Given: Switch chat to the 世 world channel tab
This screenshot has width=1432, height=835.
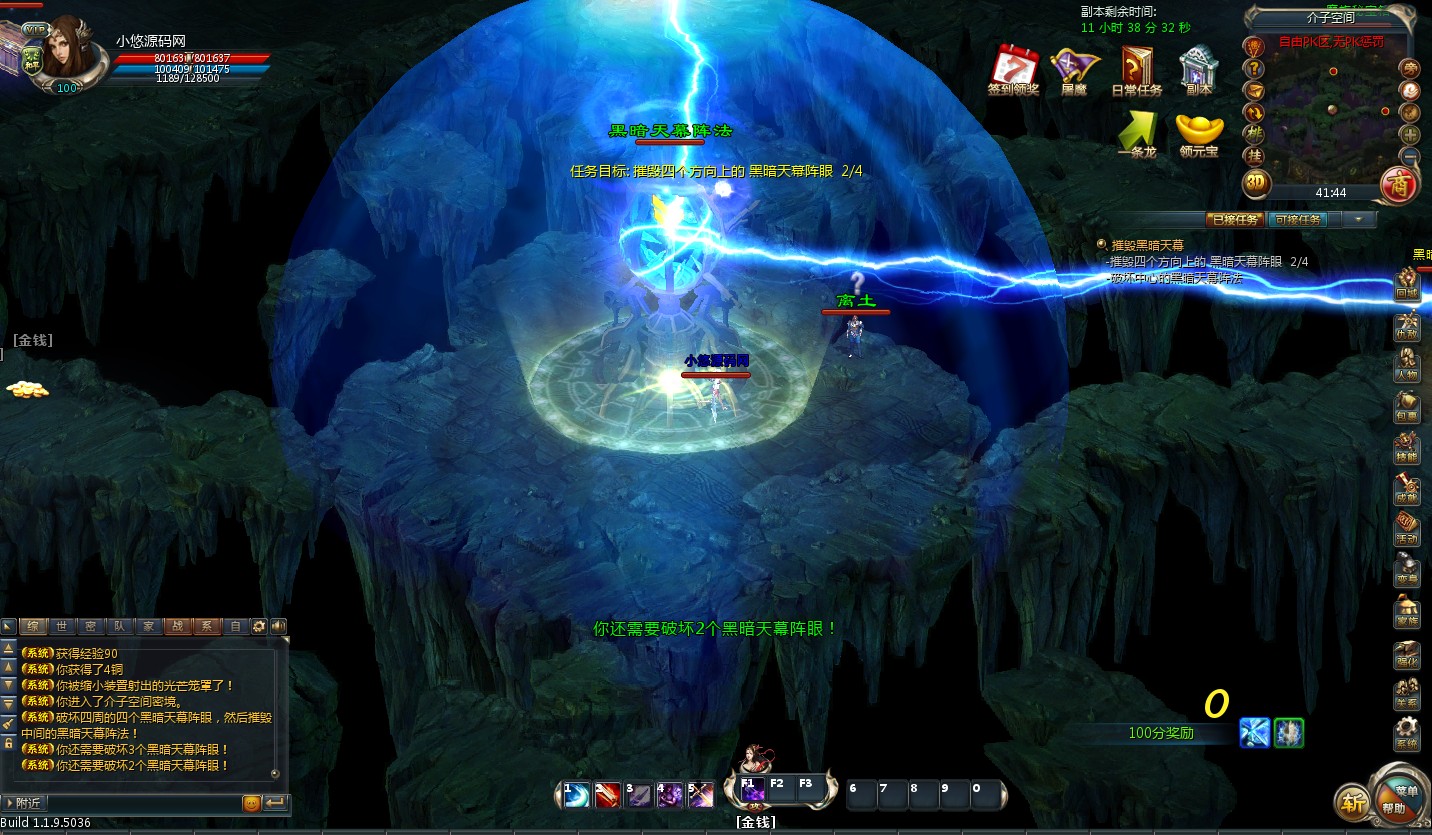Looking at the screenshot, I should pyautogui.click(x=62, y=627).
